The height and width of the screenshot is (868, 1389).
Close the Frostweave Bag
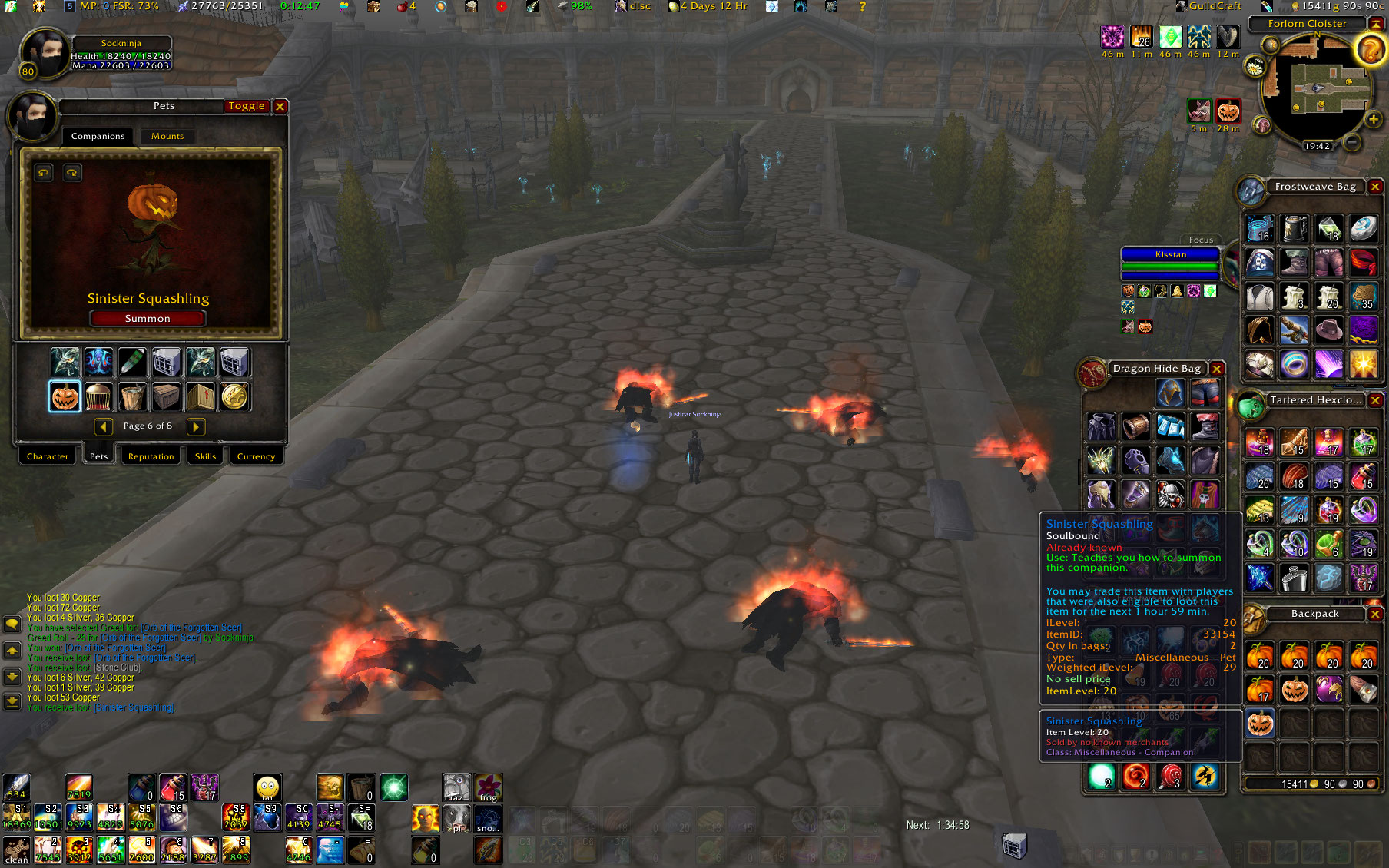[1375, 187]
